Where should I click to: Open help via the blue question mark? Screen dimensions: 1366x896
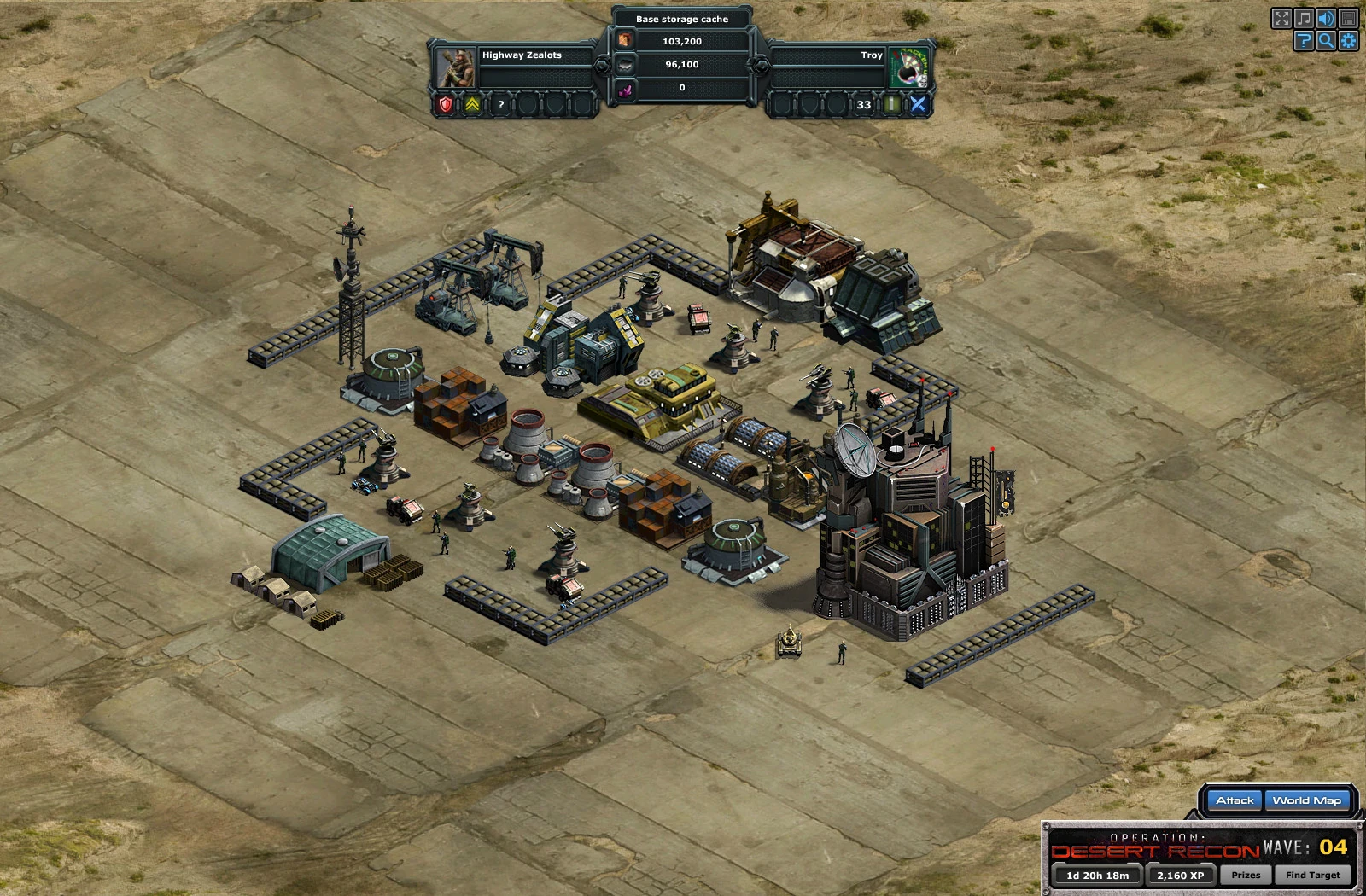point(1304,40)
